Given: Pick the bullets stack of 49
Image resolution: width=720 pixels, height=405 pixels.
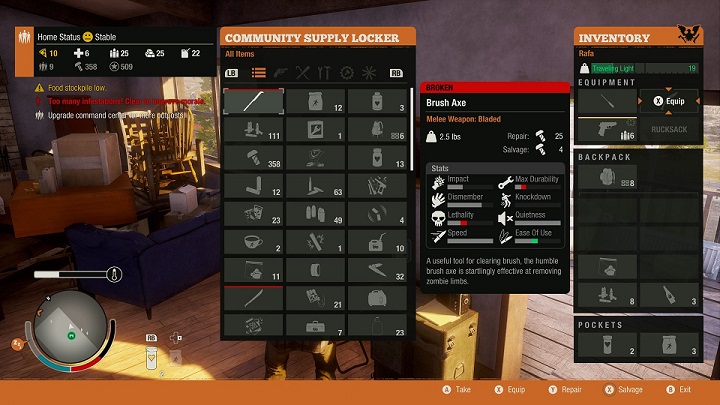Looking at the screenshot, I should (314, 214).
